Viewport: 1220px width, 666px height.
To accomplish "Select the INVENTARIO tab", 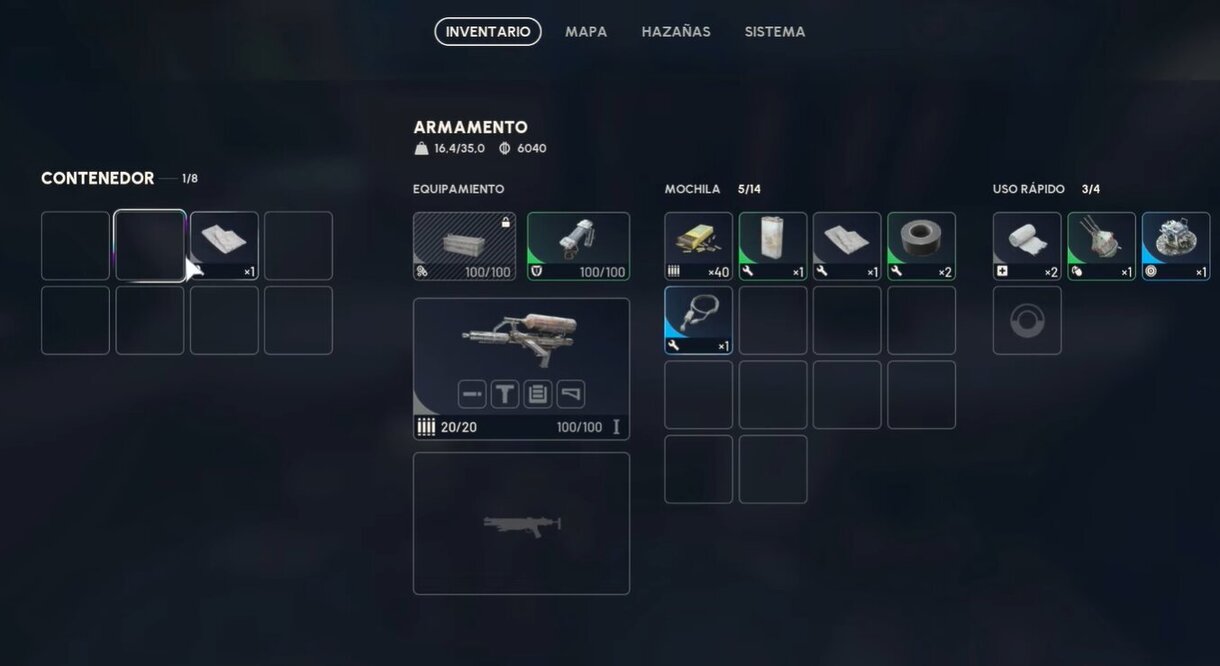I will 488,32.
